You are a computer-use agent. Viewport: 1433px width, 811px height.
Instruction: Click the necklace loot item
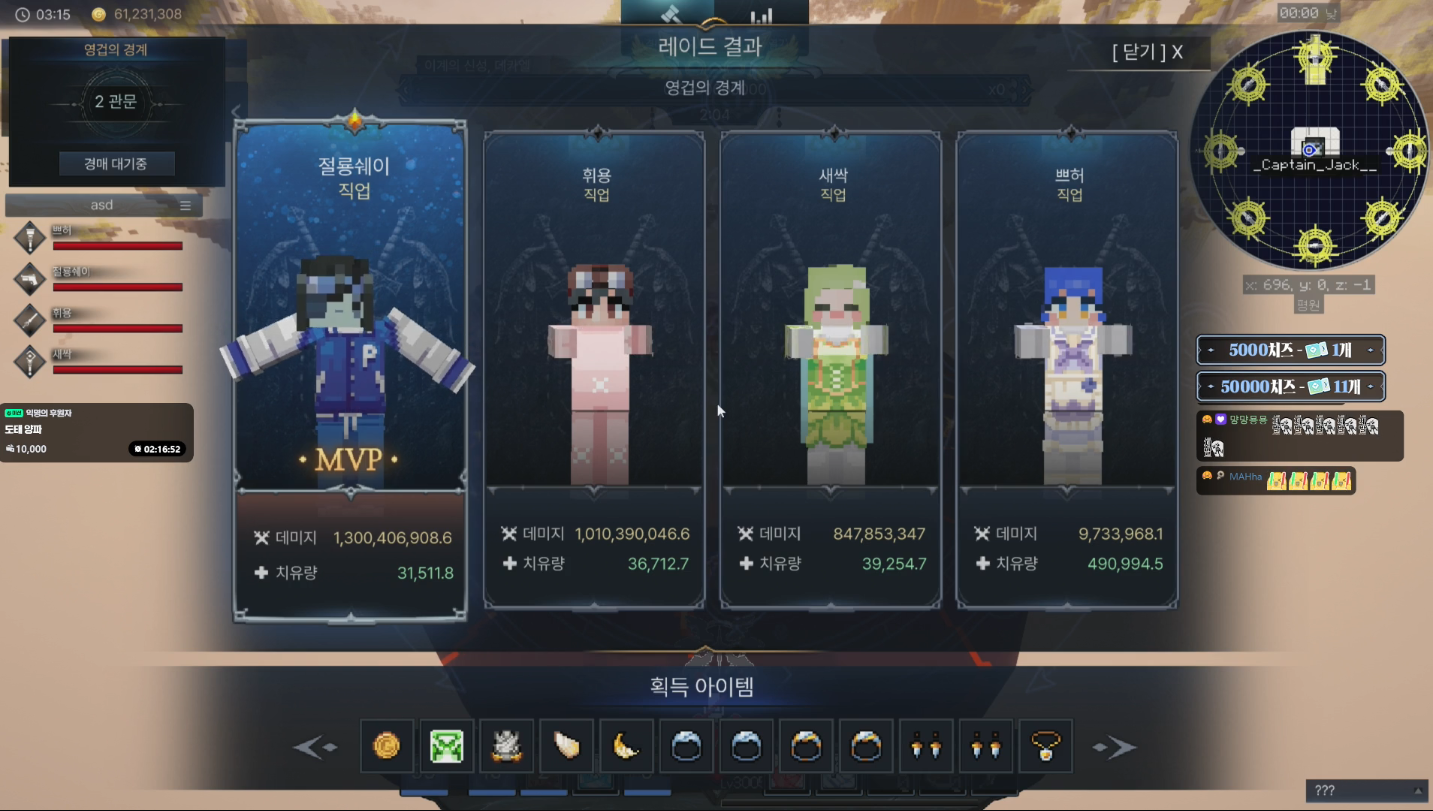[x=1046, y=746]
